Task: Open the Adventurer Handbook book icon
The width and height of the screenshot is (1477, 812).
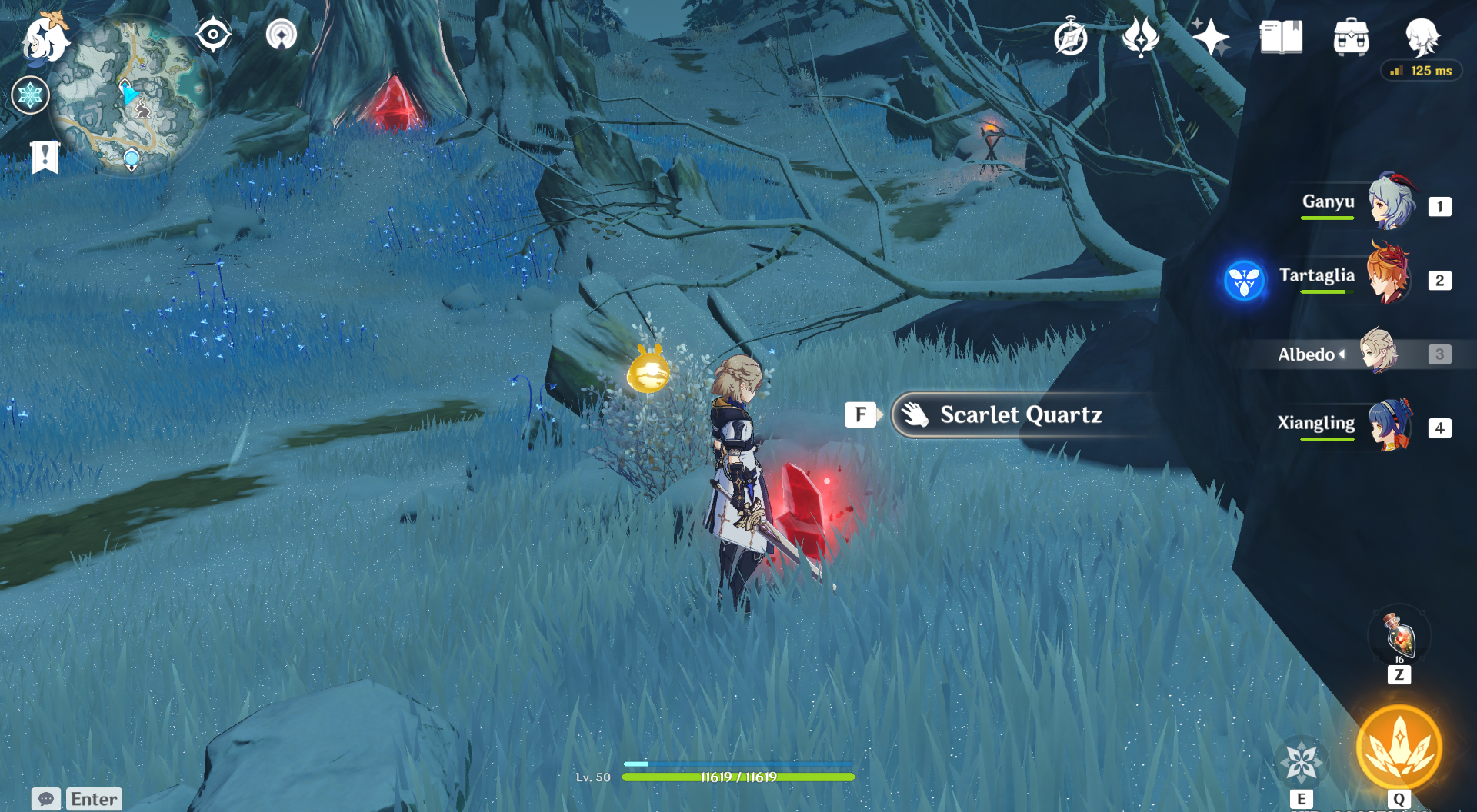Action: pyautogui.click(x=1281, y=37)
